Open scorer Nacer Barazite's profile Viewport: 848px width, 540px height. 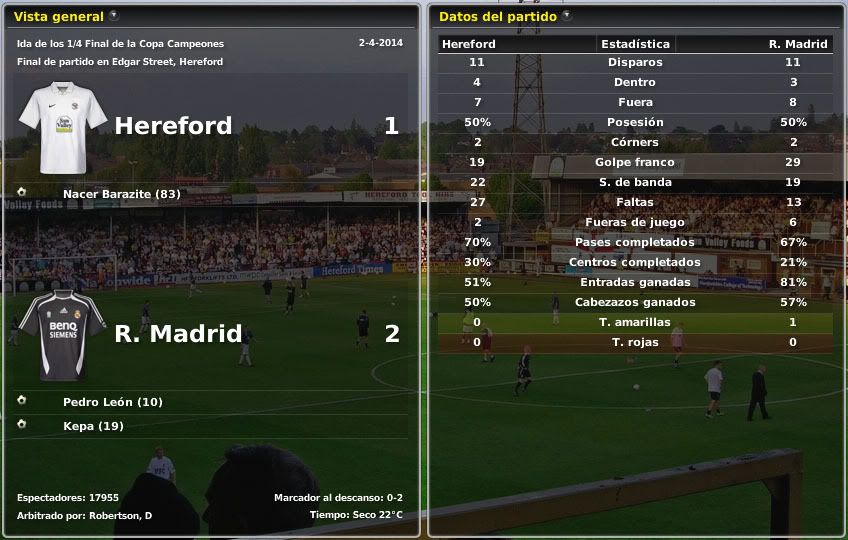coord(121,194)
